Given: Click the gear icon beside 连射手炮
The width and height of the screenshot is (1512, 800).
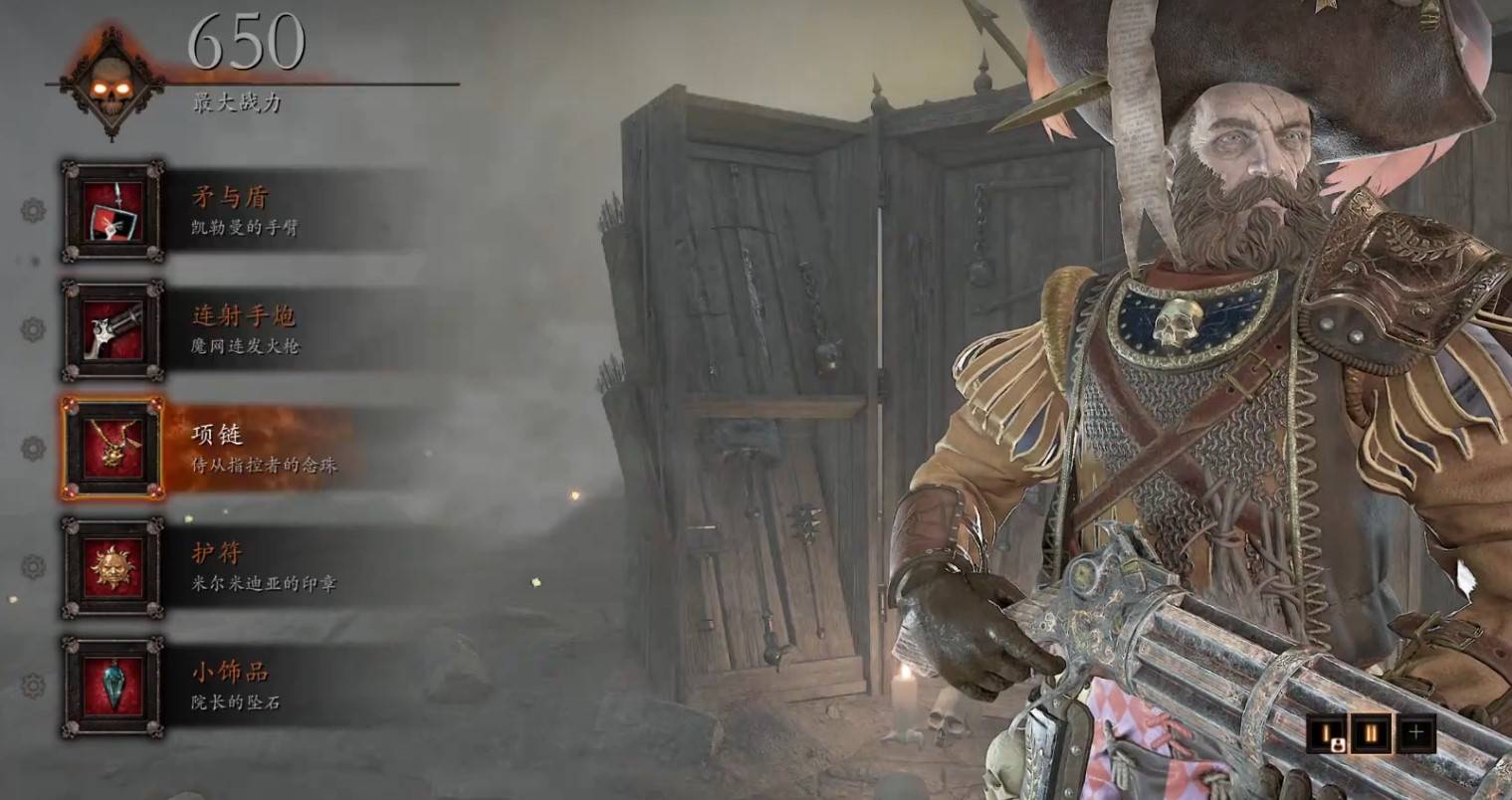Looking at the screenshot, I should click(x=33, y=329).
